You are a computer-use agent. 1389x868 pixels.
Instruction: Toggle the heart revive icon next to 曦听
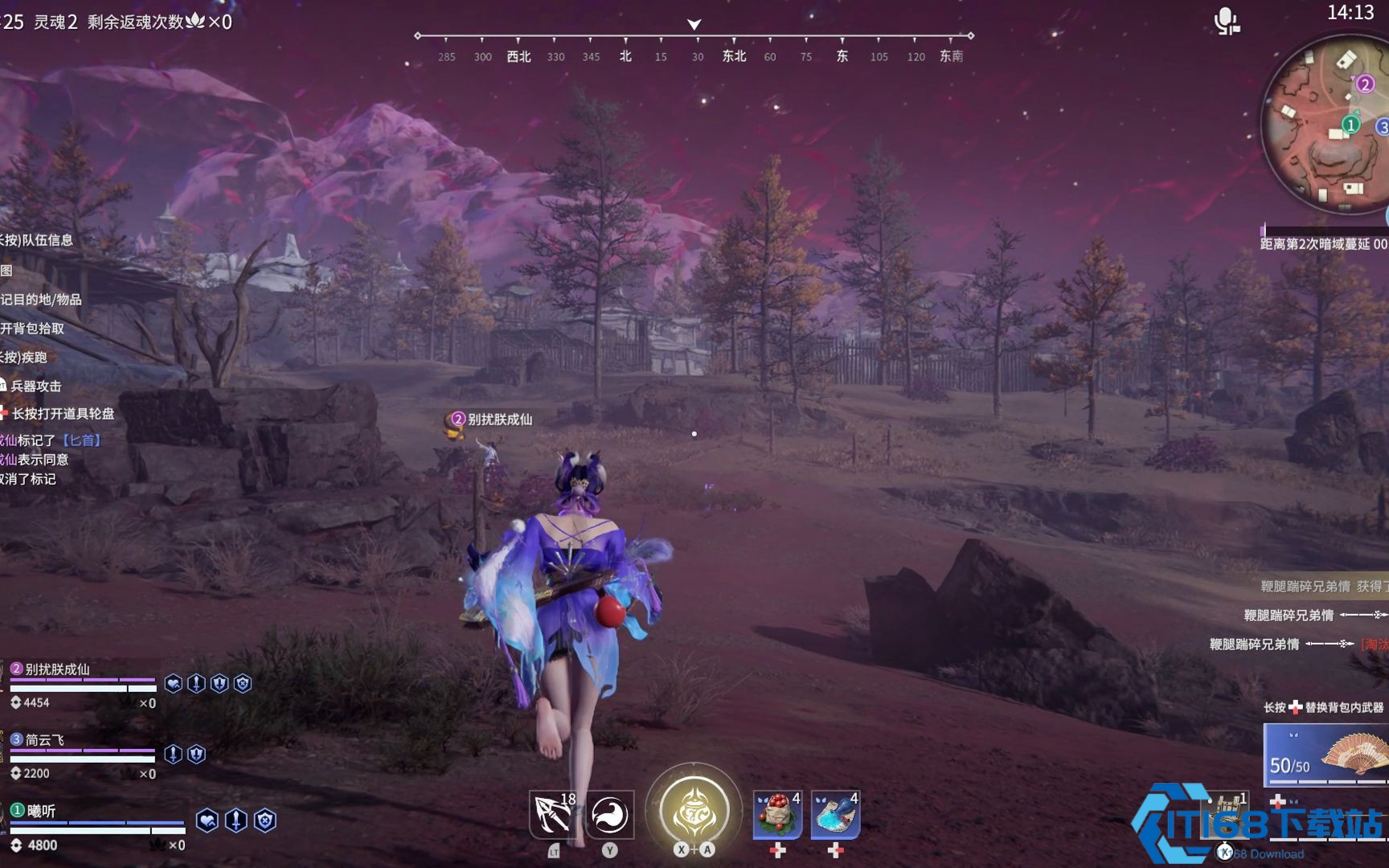point(207,819)
